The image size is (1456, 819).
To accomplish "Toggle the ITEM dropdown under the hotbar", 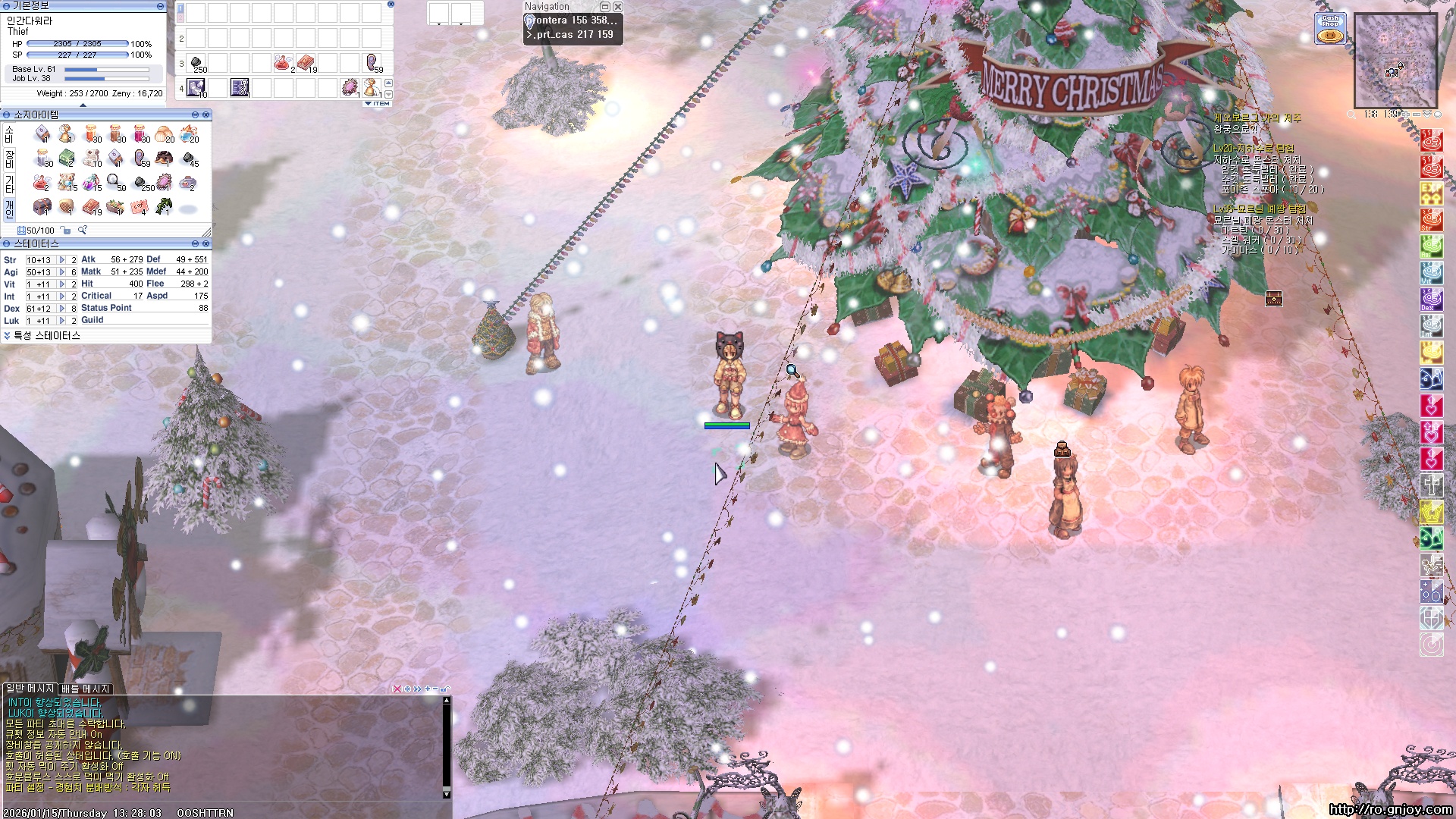I will pyautogui.click(x=378, y=103).
